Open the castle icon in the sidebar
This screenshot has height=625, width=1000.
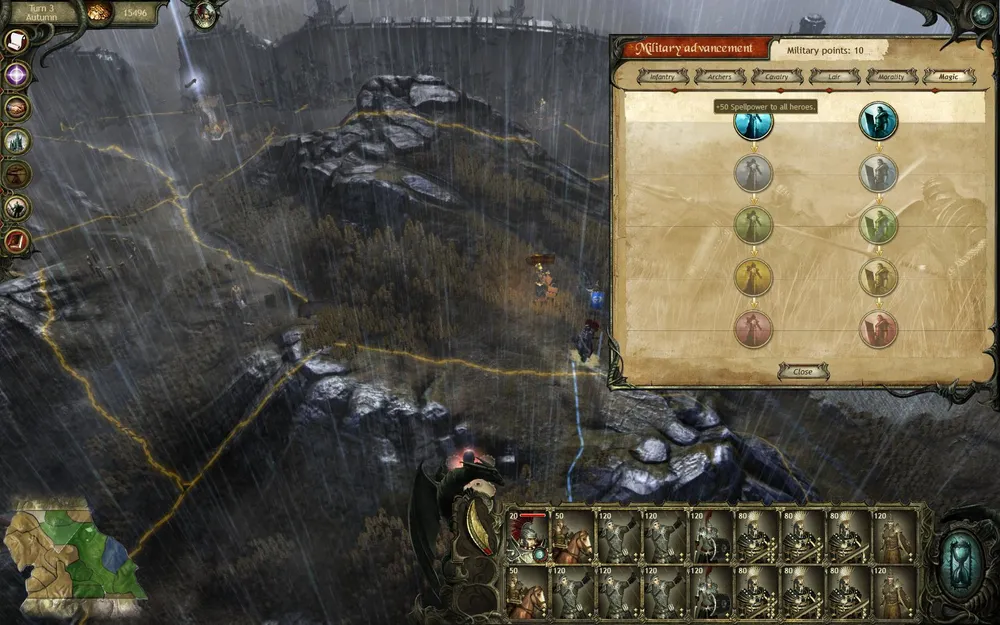17,141
